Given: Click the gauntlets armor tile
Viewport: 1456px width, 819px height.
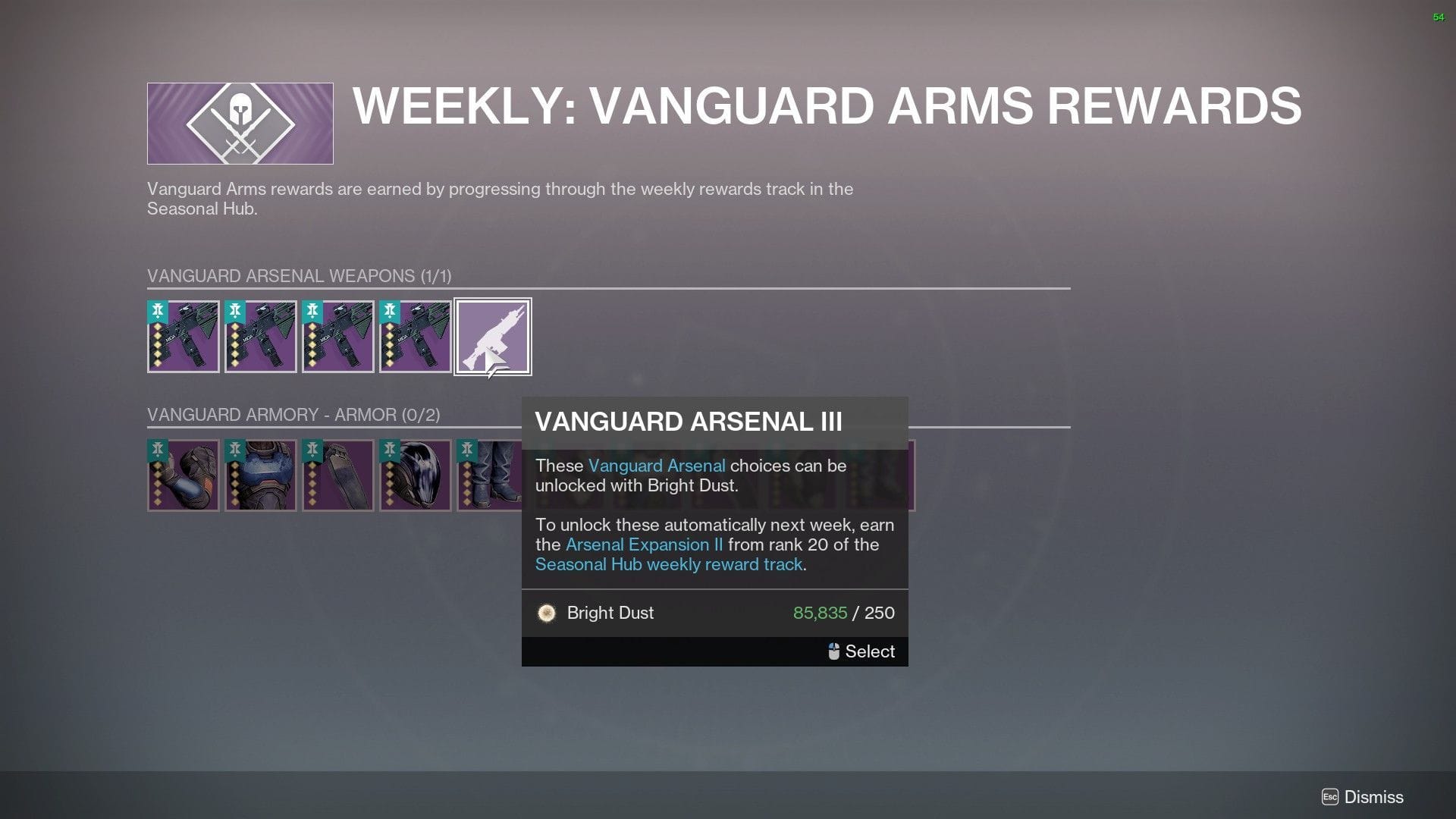Looking at the screenshot, I should coord(184,475).
